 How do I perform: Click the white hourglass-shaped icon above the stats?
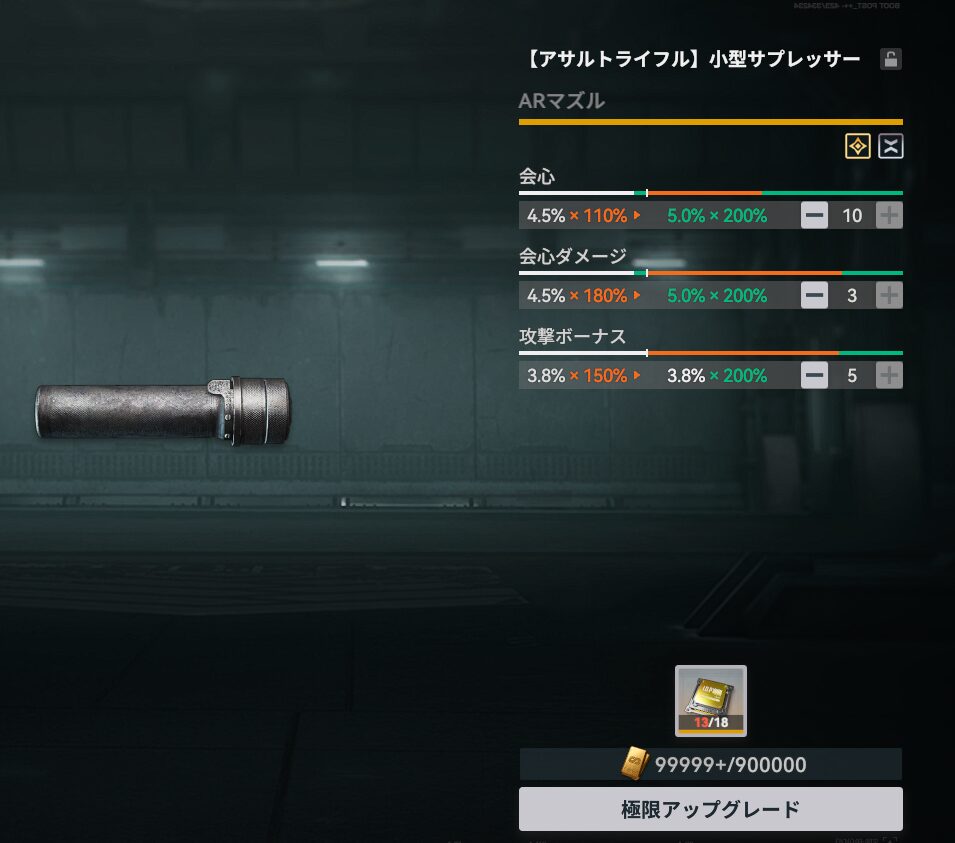pyautogui.click(x=890, y=147)
